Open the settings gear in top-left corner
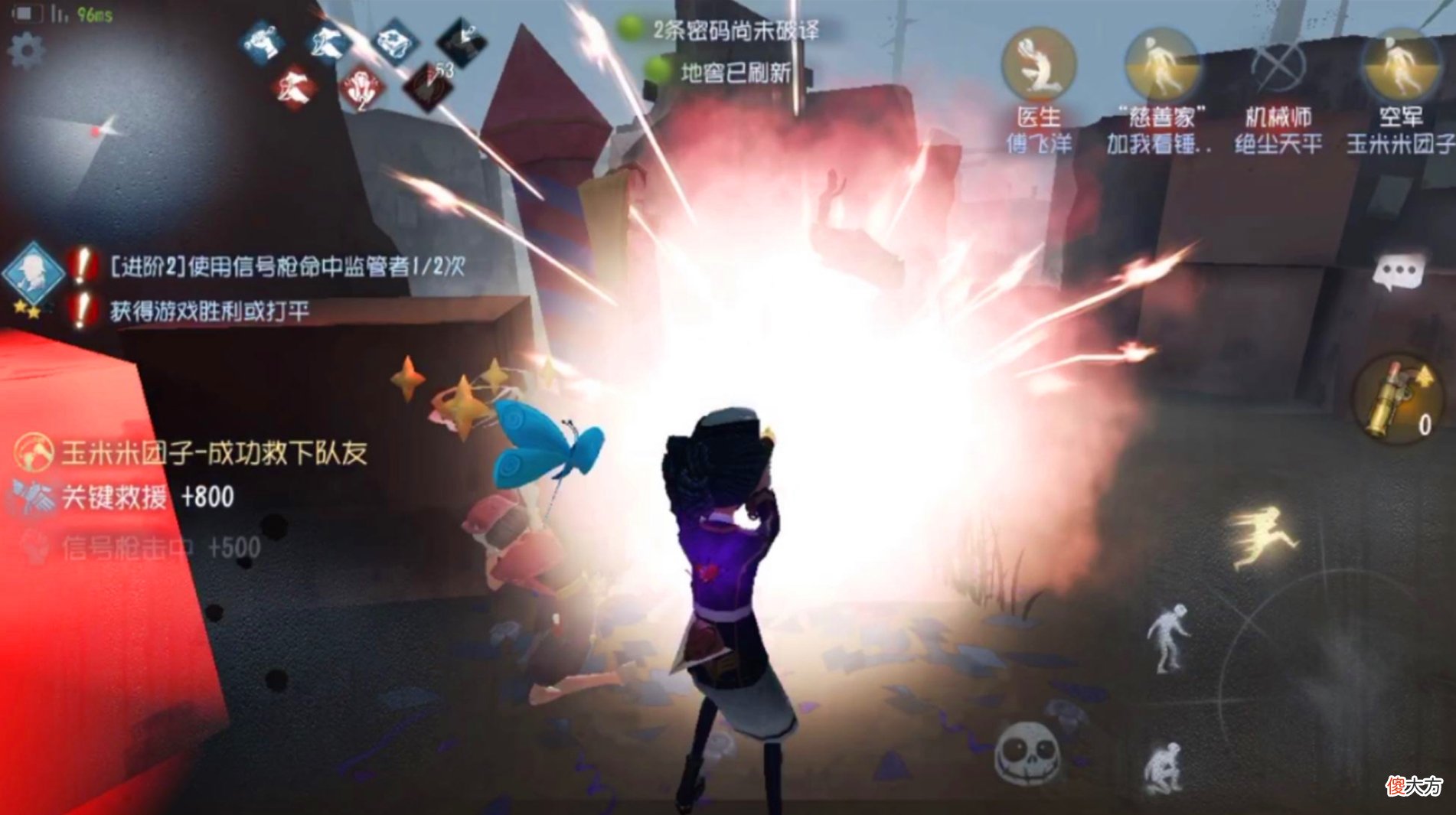The height and width of the screenshot is (815, 1456). click(x=28, y=48)
